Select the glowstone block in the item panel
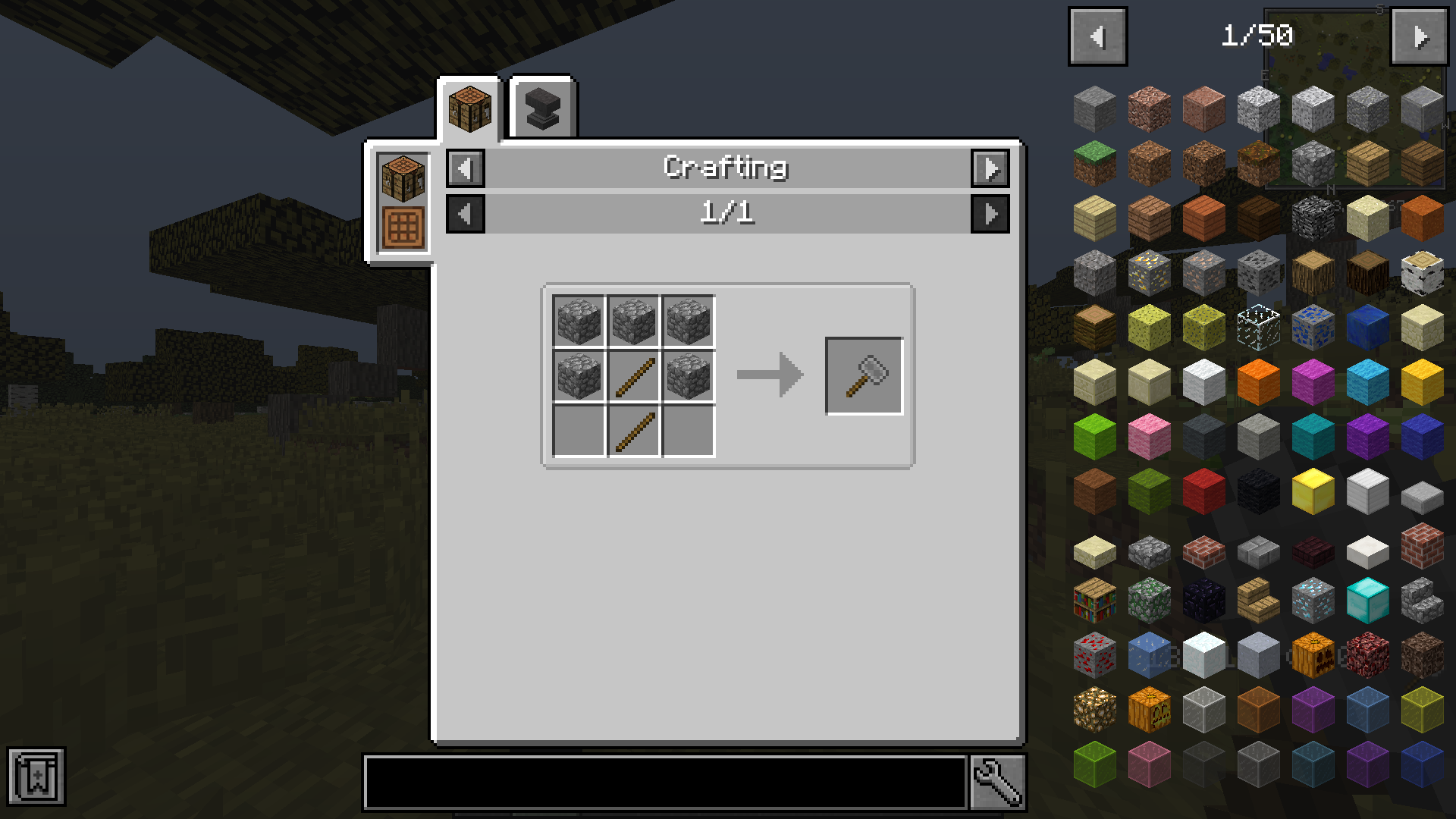The image size is (1456, 819). [x=1095, y=708]
